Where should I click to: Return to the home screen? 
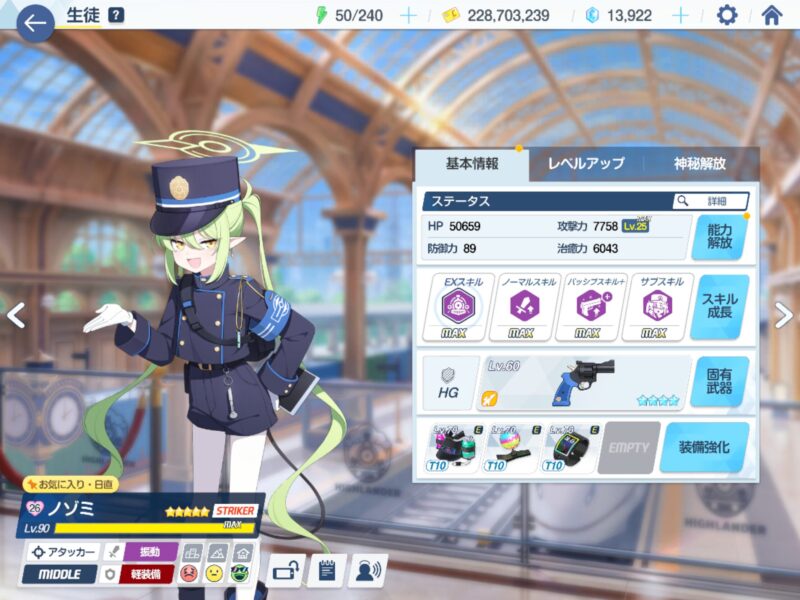click(771, 15)
